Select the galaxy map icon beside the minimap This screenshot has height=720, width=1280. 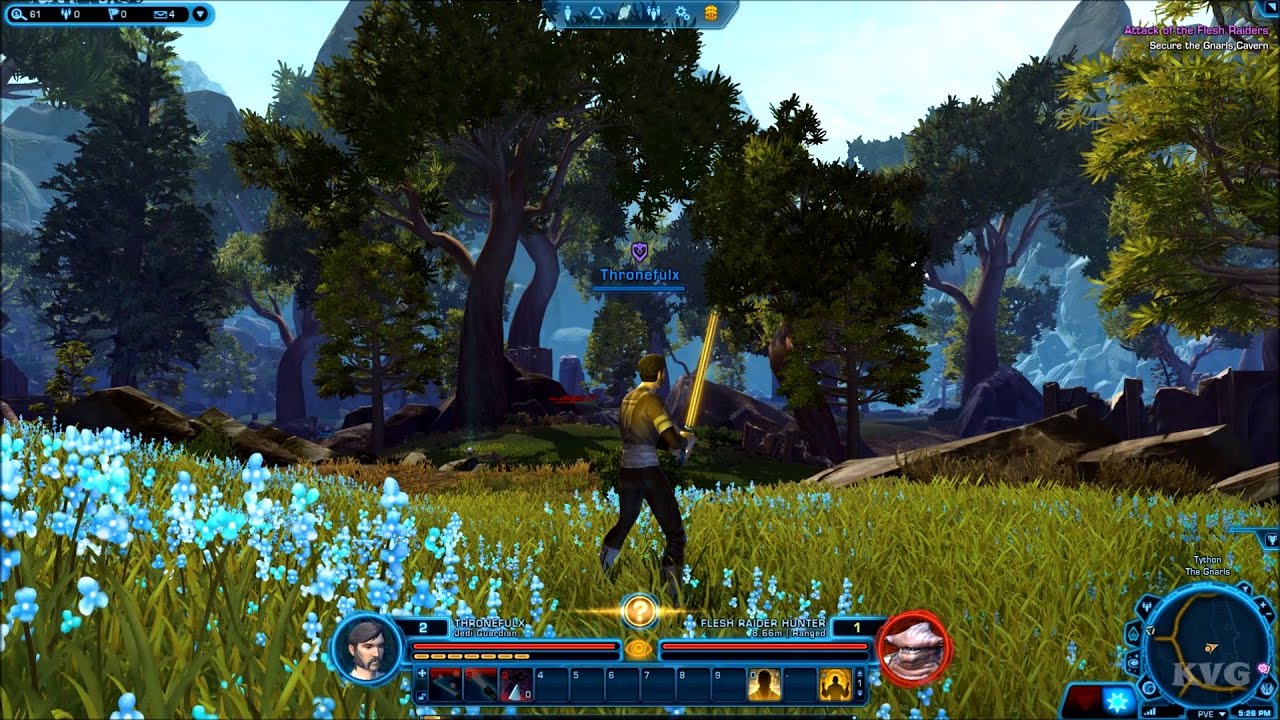[x=1132, y=663]
